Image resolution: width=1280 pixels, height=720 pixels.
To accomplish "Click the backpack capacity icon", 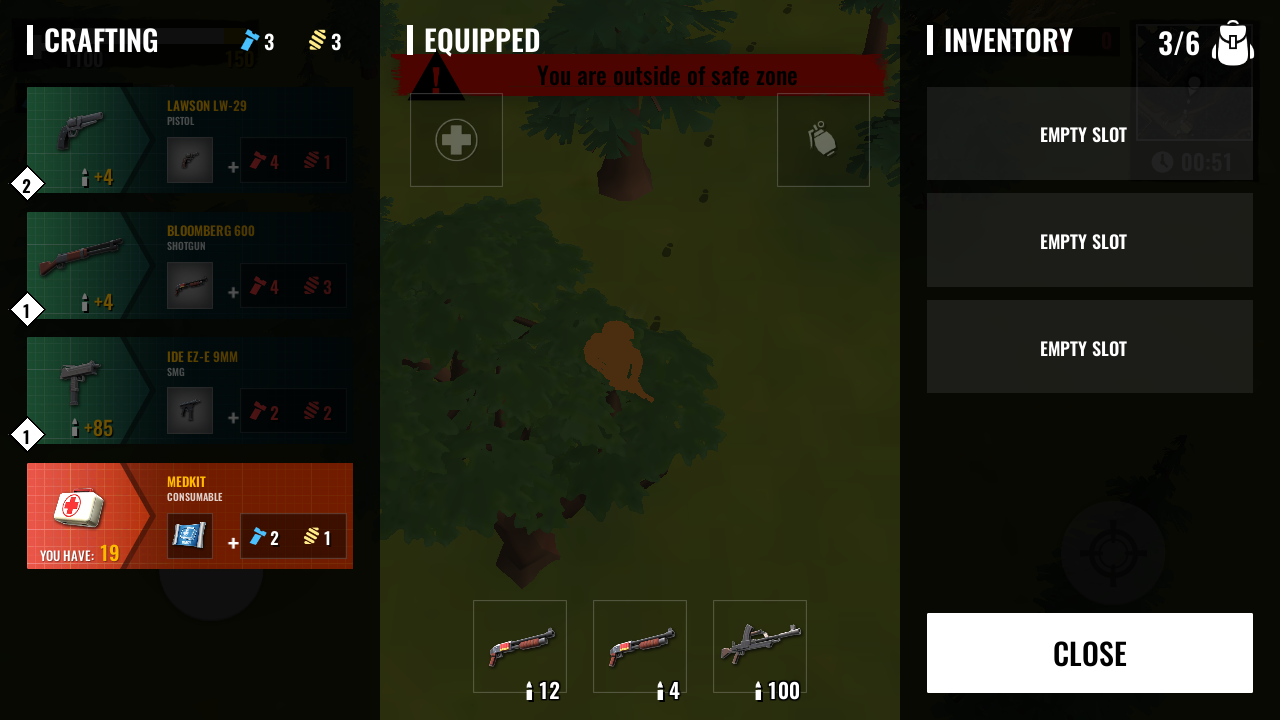I will 1232,44.
